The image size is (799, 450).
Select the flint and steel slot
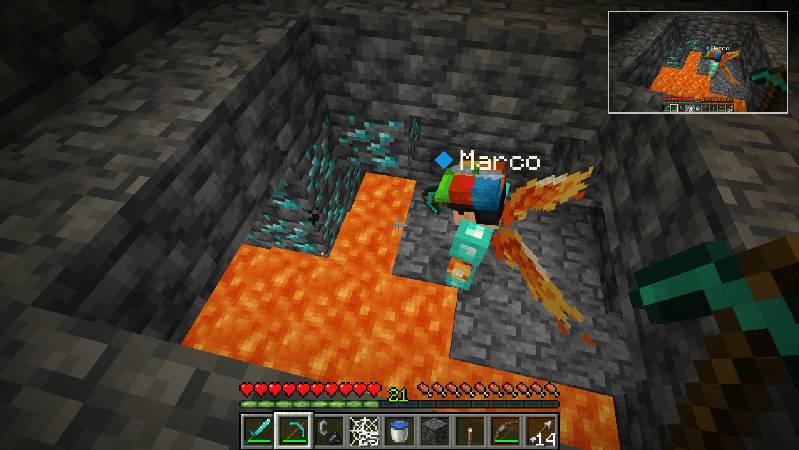[x=327, y=431]
